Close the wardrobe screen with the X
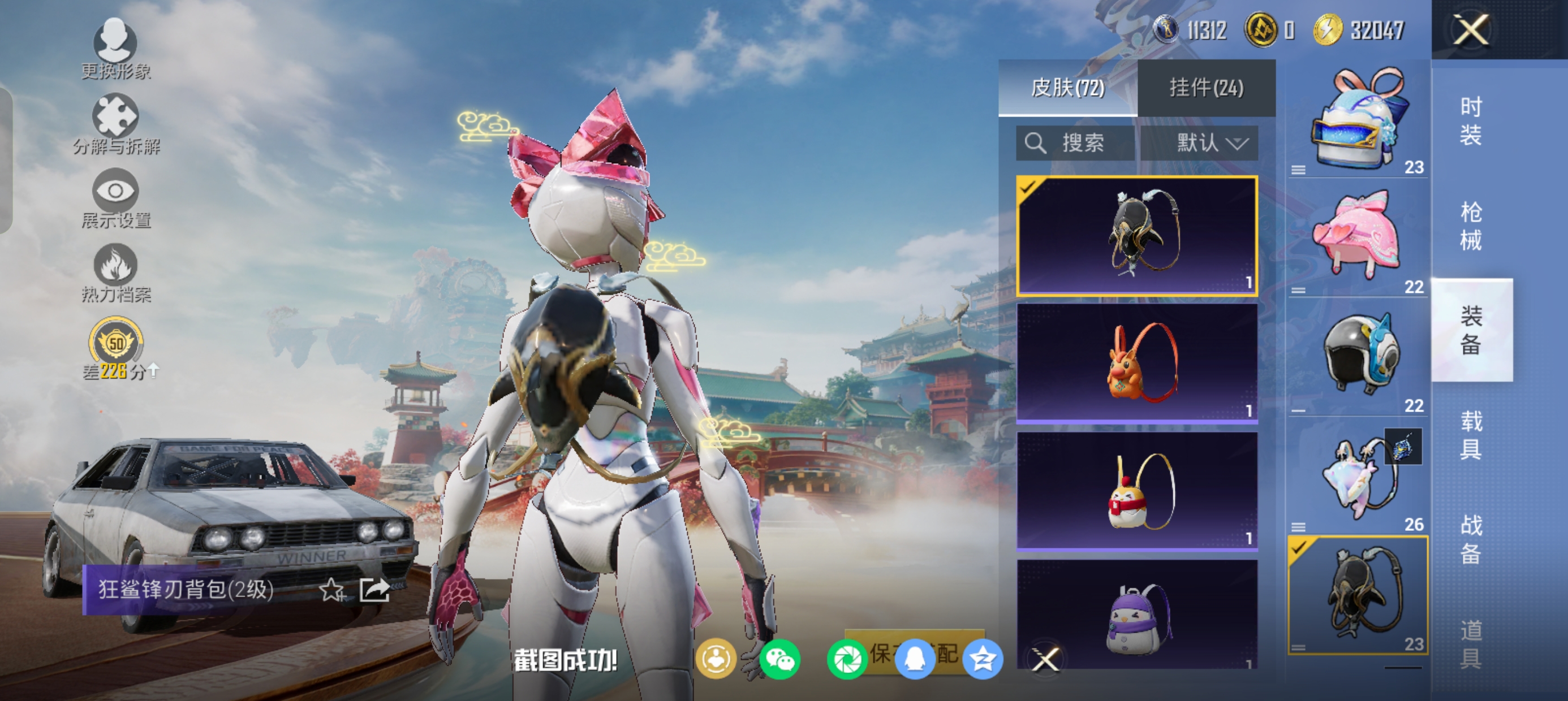Image resolution: width=1568 pixels, height=701 pixels. pyautogui.click(x=1471, y=30)
